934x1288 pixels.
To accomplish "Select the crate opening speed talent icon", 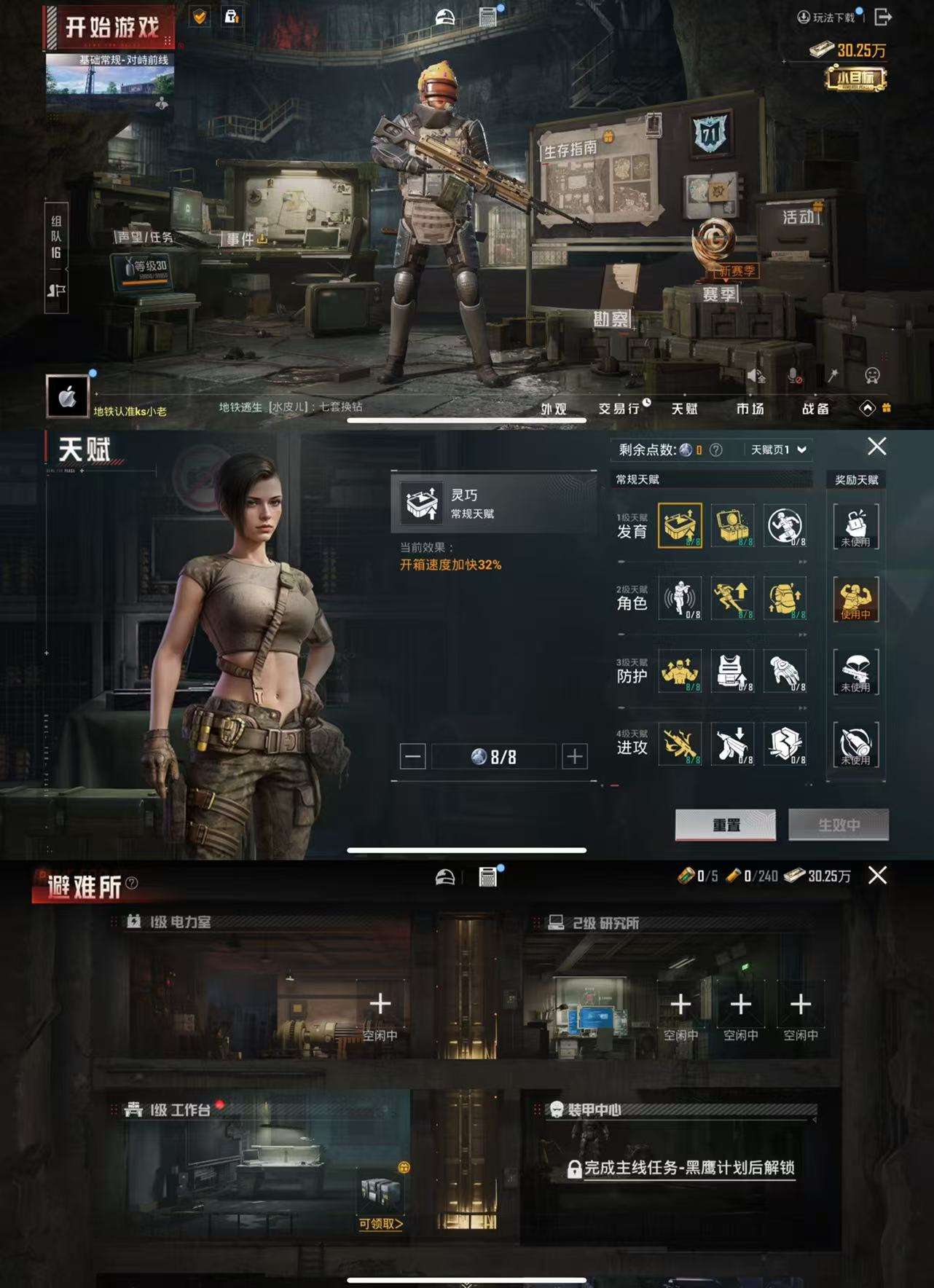I will pyautogui.click(x=682, y=526).
